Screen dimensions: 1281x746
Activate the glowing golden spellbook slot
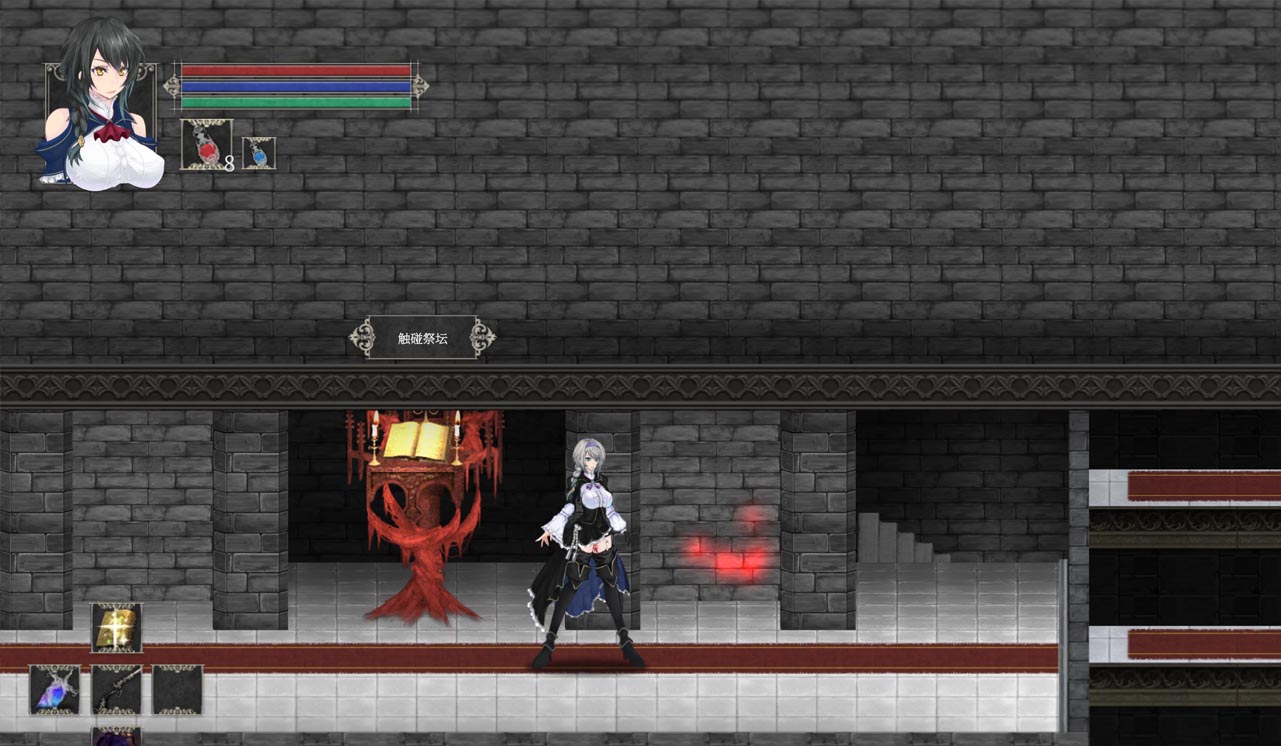[116, 628]
